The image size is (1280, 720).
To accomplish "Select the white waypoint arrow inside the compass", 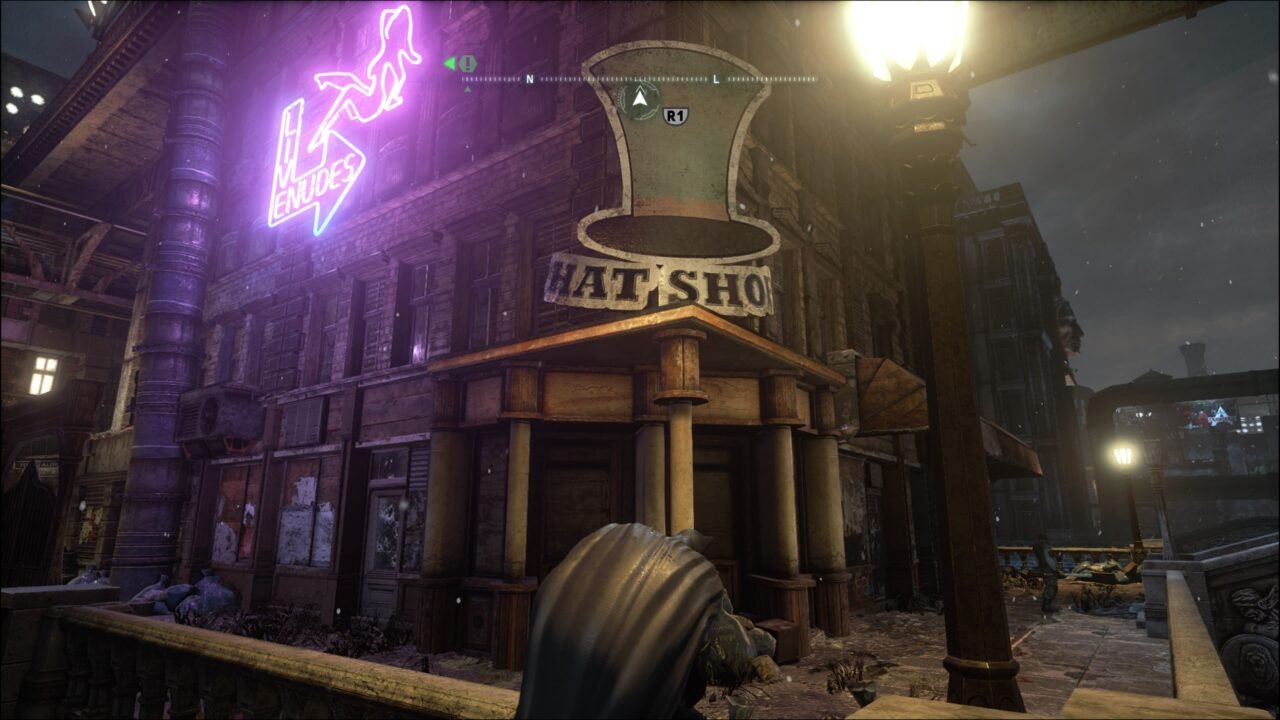I will pyautogui.click(x=640, y=100).
